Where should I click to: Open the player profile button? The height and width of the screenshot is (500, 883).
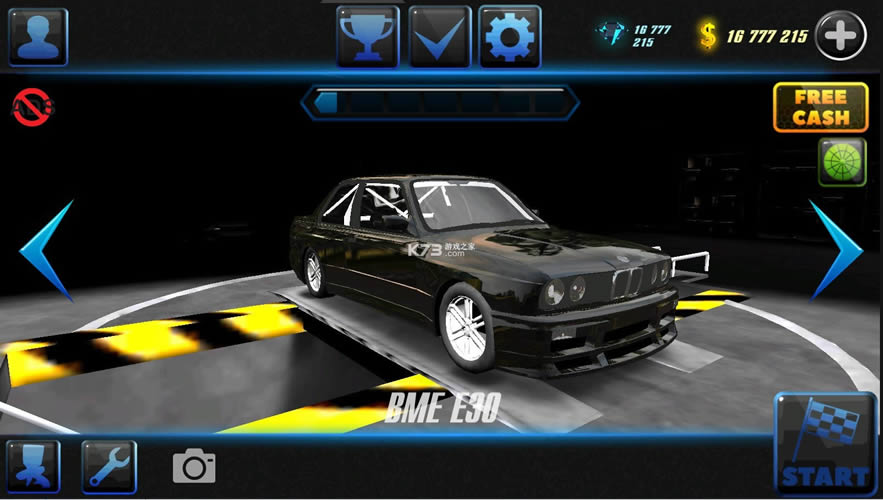tap(38, 37)
